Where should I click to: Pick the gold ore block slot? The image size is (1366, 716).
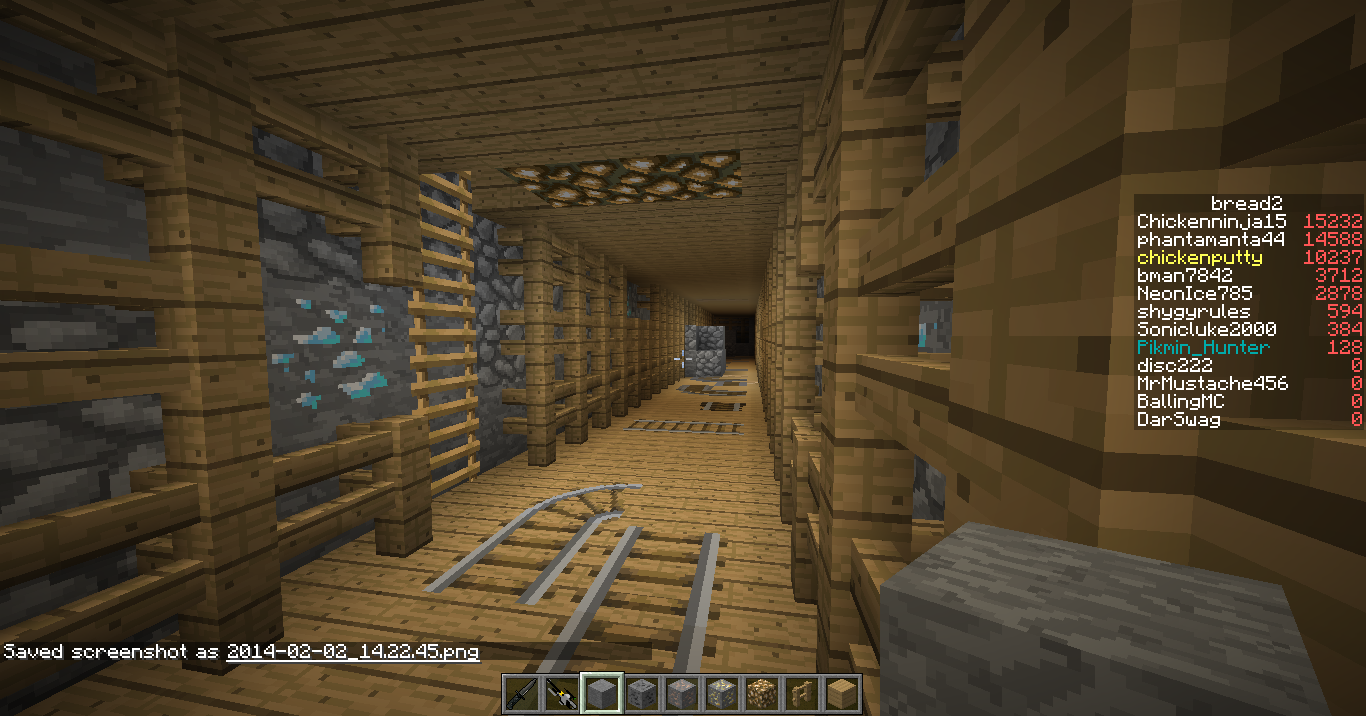(722, 693)
